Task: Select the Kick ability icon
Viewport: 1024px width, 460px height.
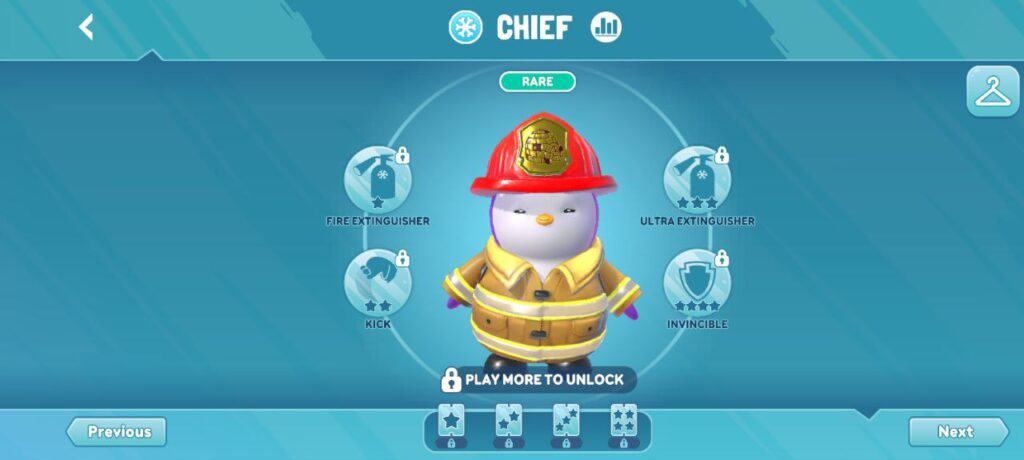Action: click(x=378, y=283)
